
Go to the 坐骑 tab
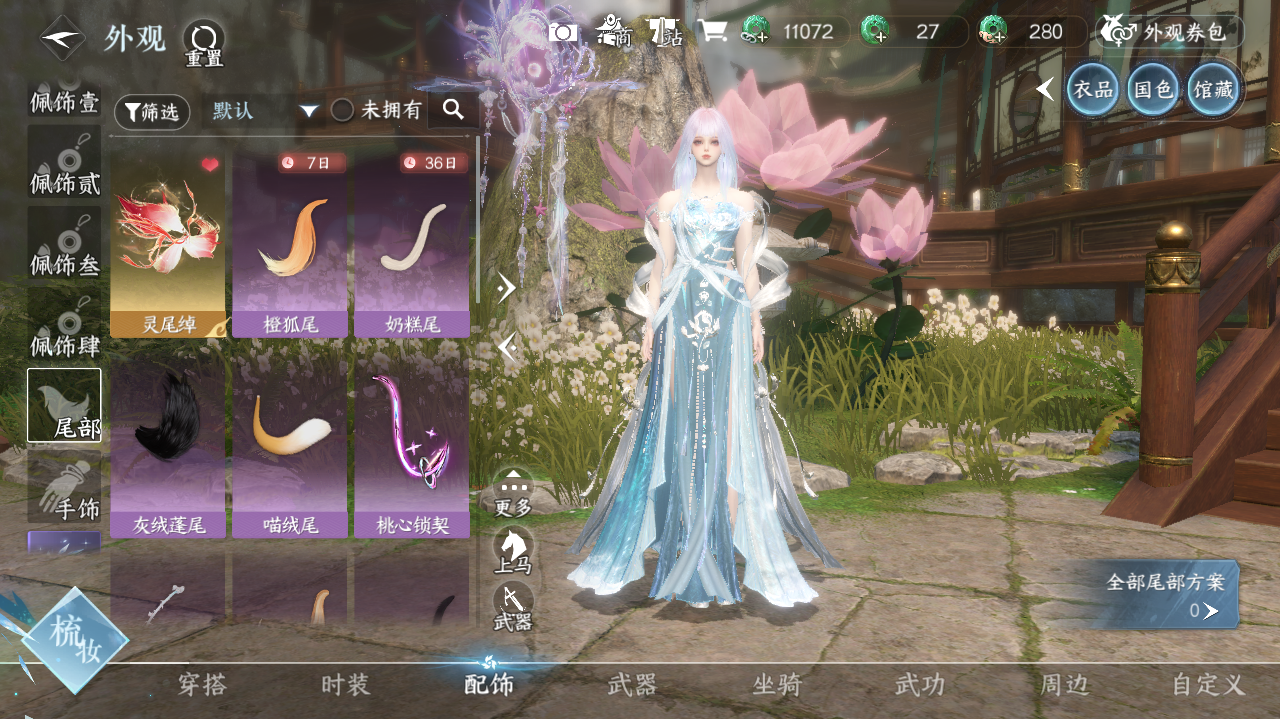(x=777, y=685)
